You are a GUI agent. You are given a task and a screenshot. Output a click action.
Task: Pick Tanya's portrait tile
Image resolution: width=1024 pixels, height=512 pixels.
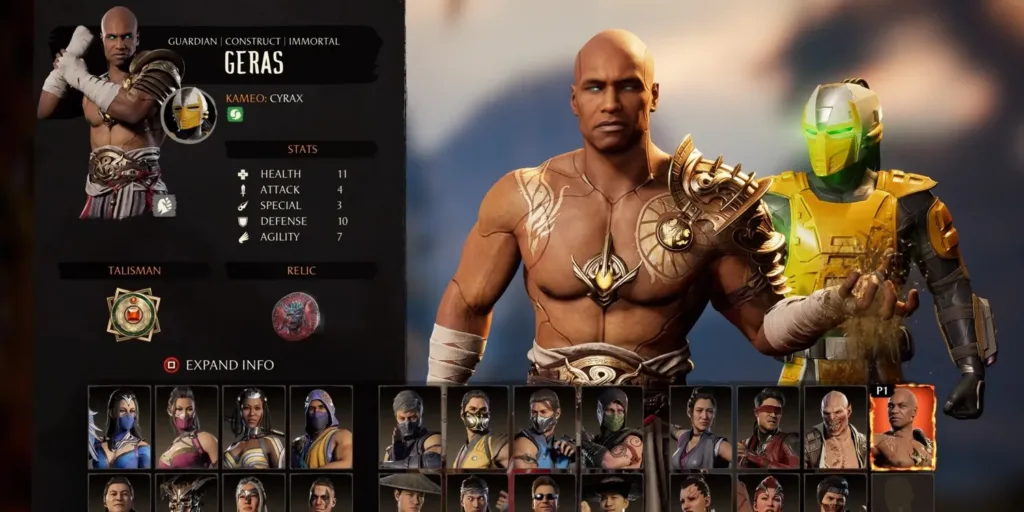254,427
